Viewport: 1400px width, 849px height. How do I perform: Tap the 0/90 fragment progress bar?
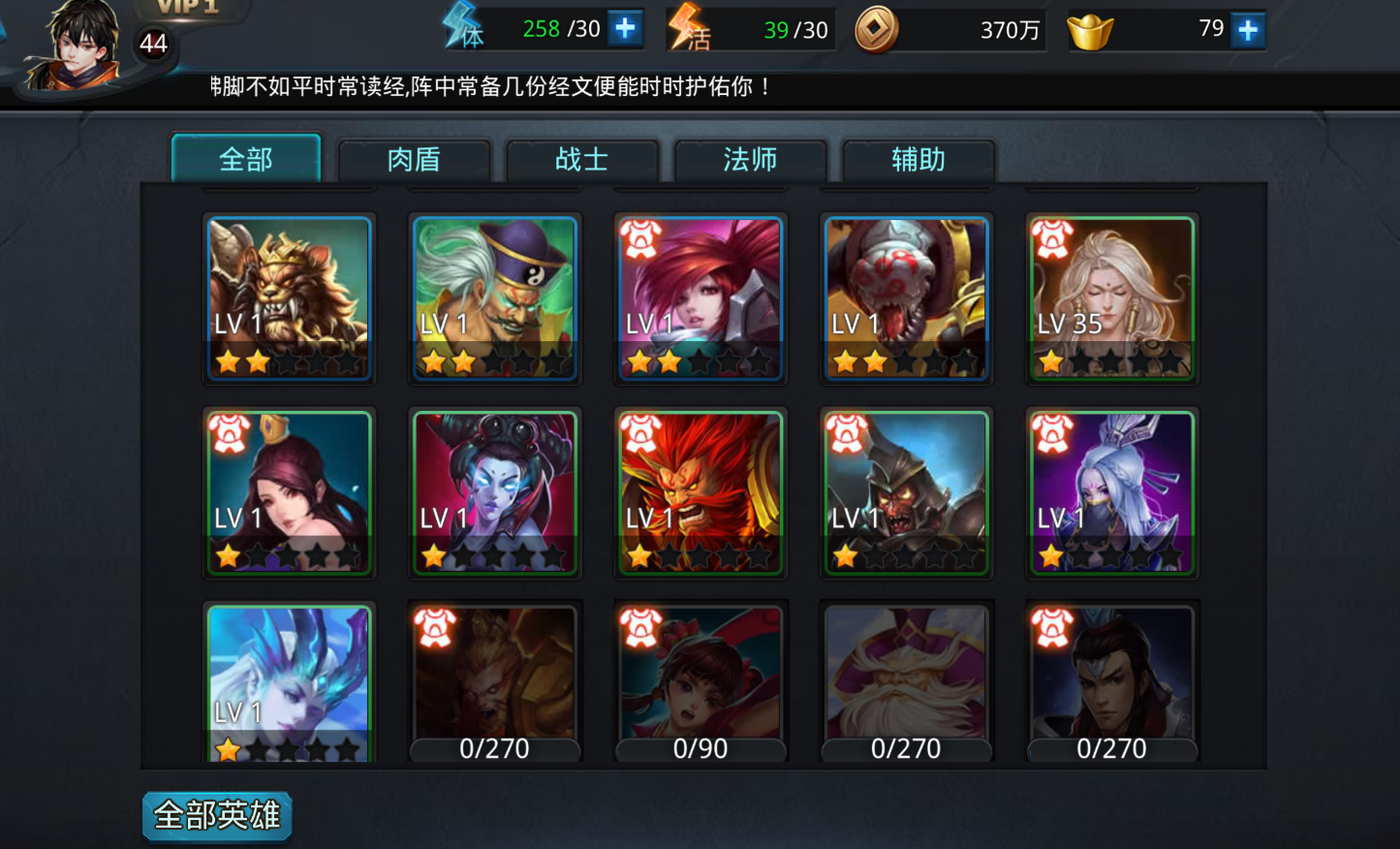pyautogui.click(x=700, y=748)
